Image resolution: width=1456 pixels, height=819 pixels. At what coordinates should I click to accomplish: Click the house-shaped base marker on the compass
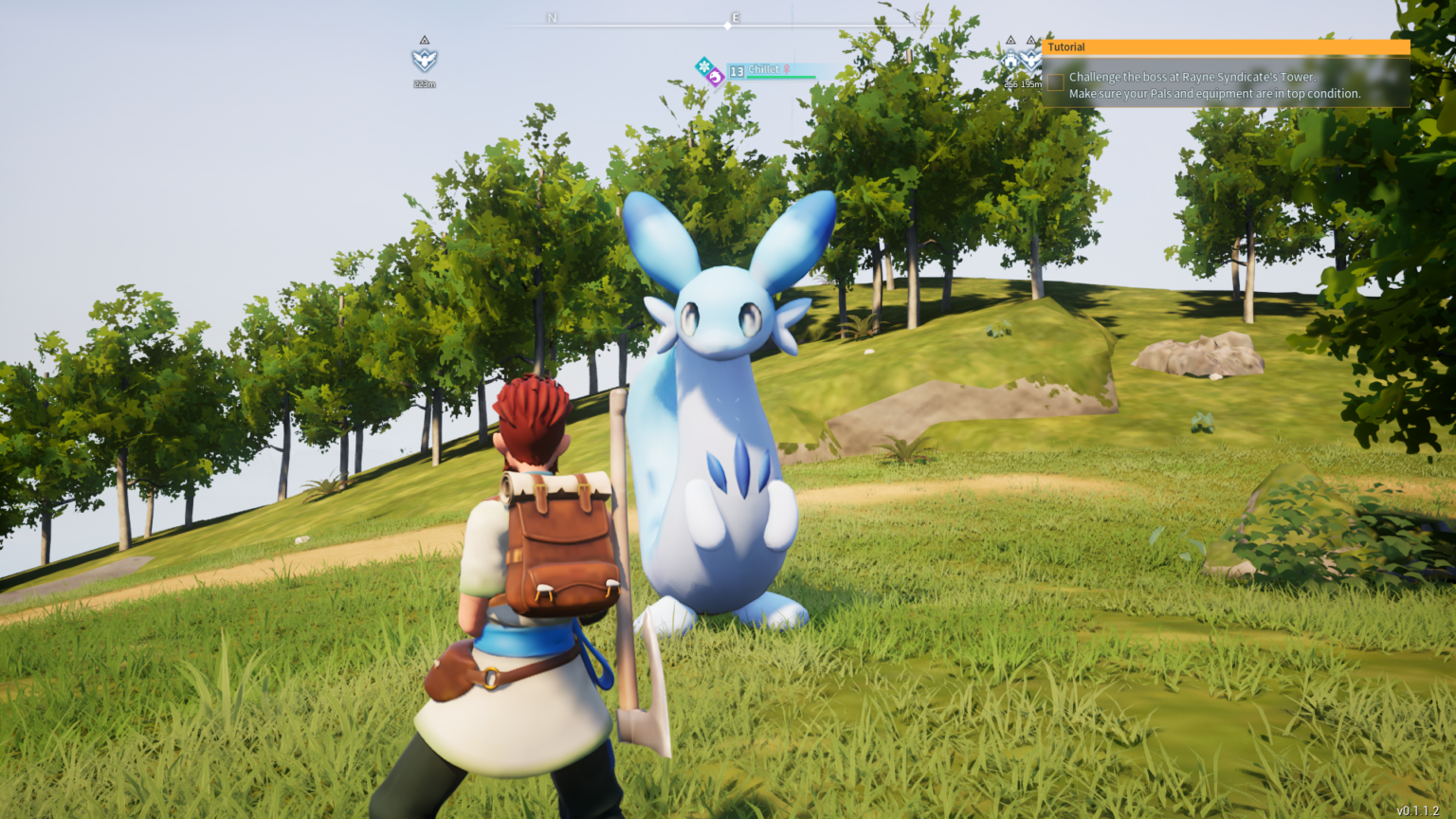1010,62
